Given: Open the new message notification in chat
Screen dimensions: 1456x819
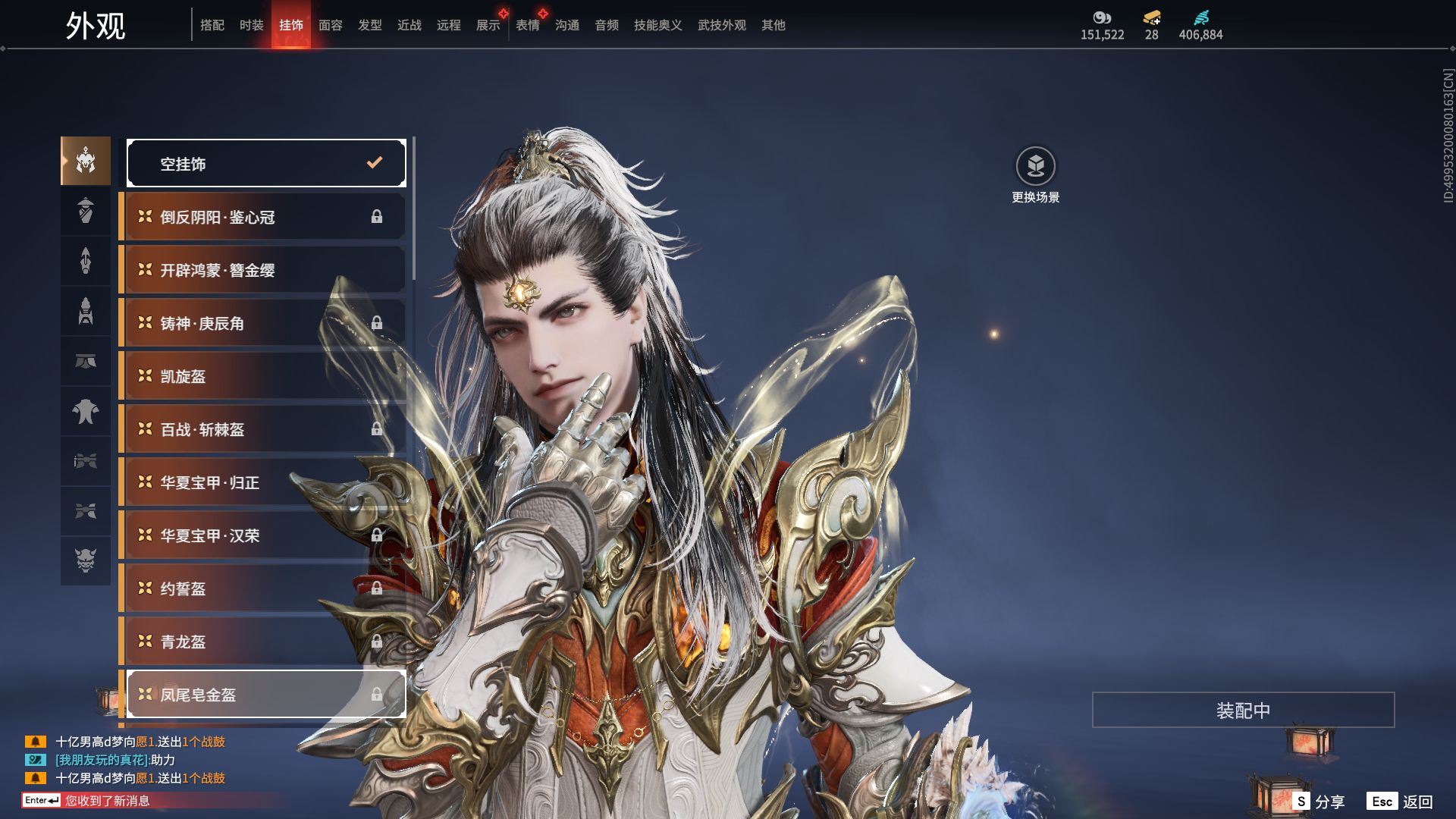Looking at the screenshot, I should pos(106,801).
